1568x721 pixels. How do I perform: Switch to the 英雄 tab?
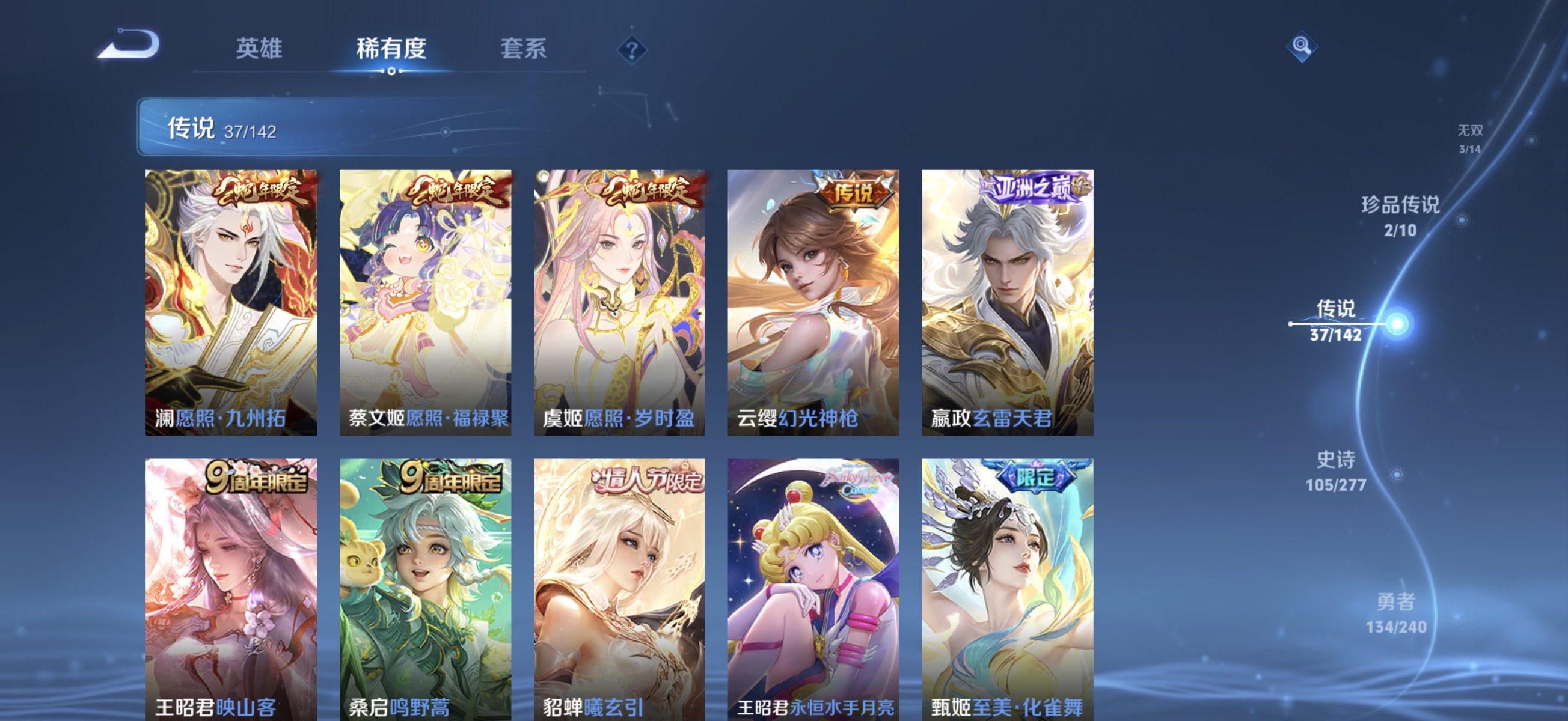click(260, 50)
